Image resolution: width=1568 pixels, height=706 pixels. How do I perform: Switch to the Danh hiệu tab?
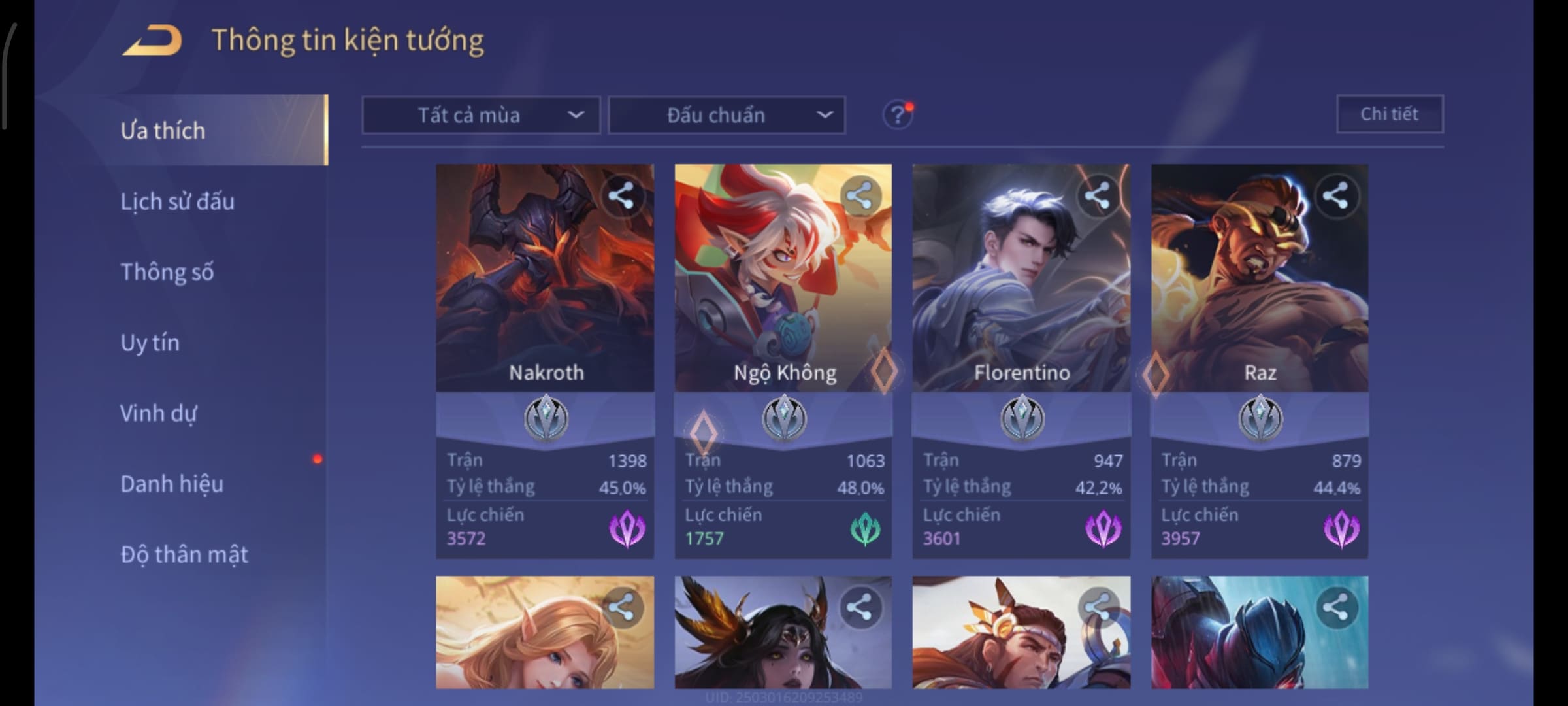(x=172, y=484)
